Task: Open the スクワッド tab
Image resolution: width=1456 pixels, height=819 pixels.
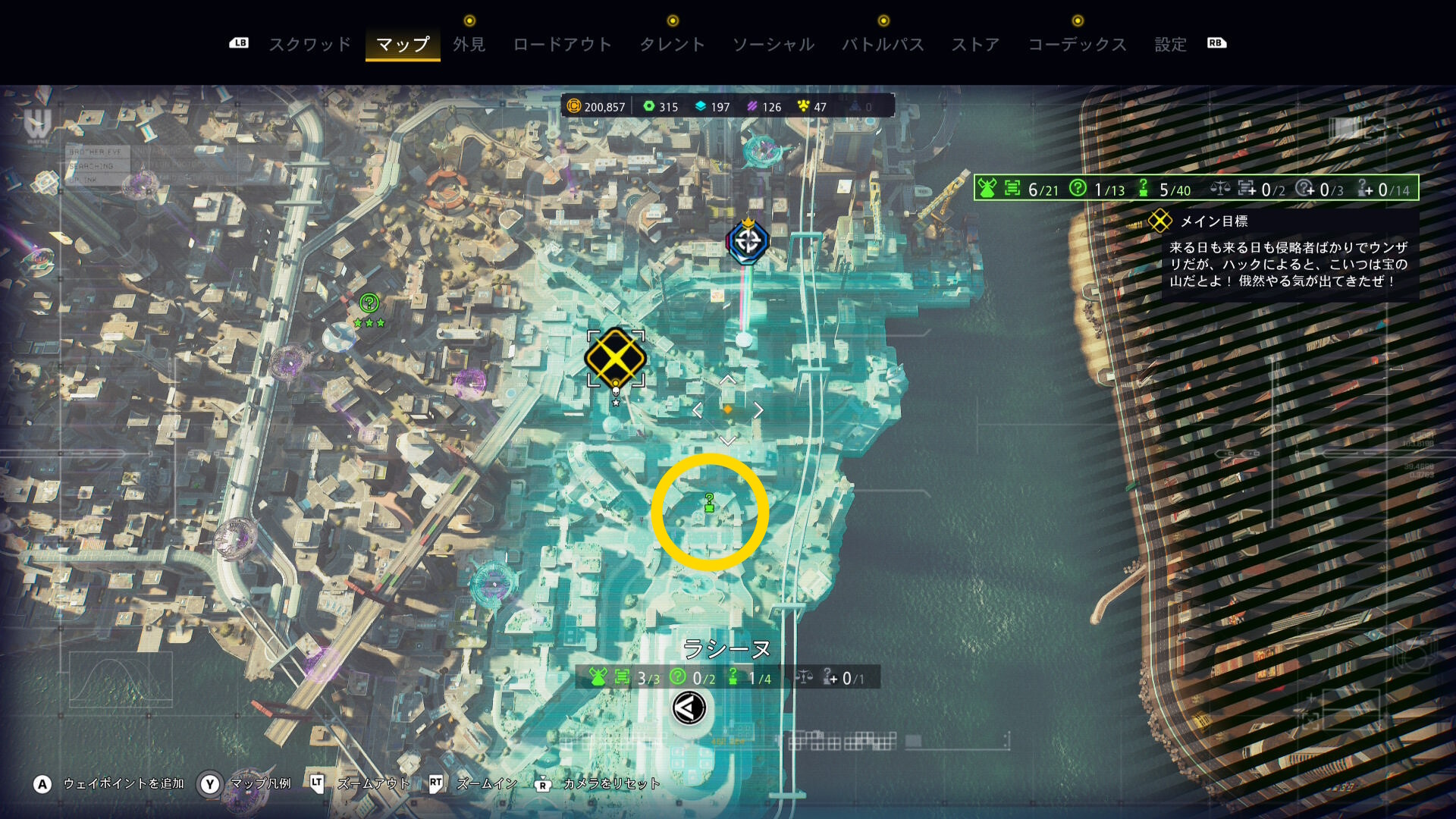Action: [310, 45]
